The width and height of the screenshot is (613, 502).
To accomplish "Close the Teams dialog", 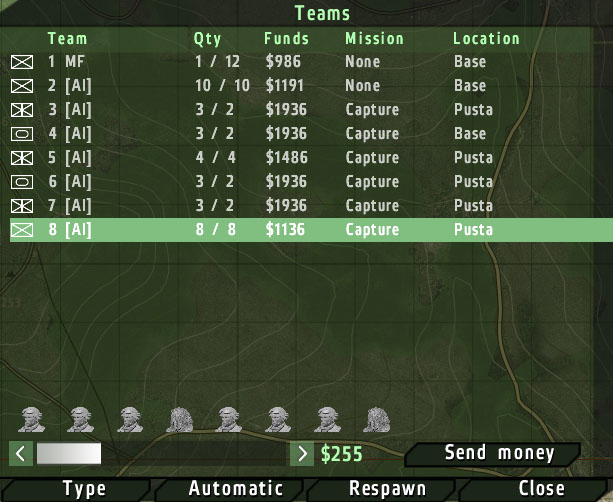I will 541,489.
